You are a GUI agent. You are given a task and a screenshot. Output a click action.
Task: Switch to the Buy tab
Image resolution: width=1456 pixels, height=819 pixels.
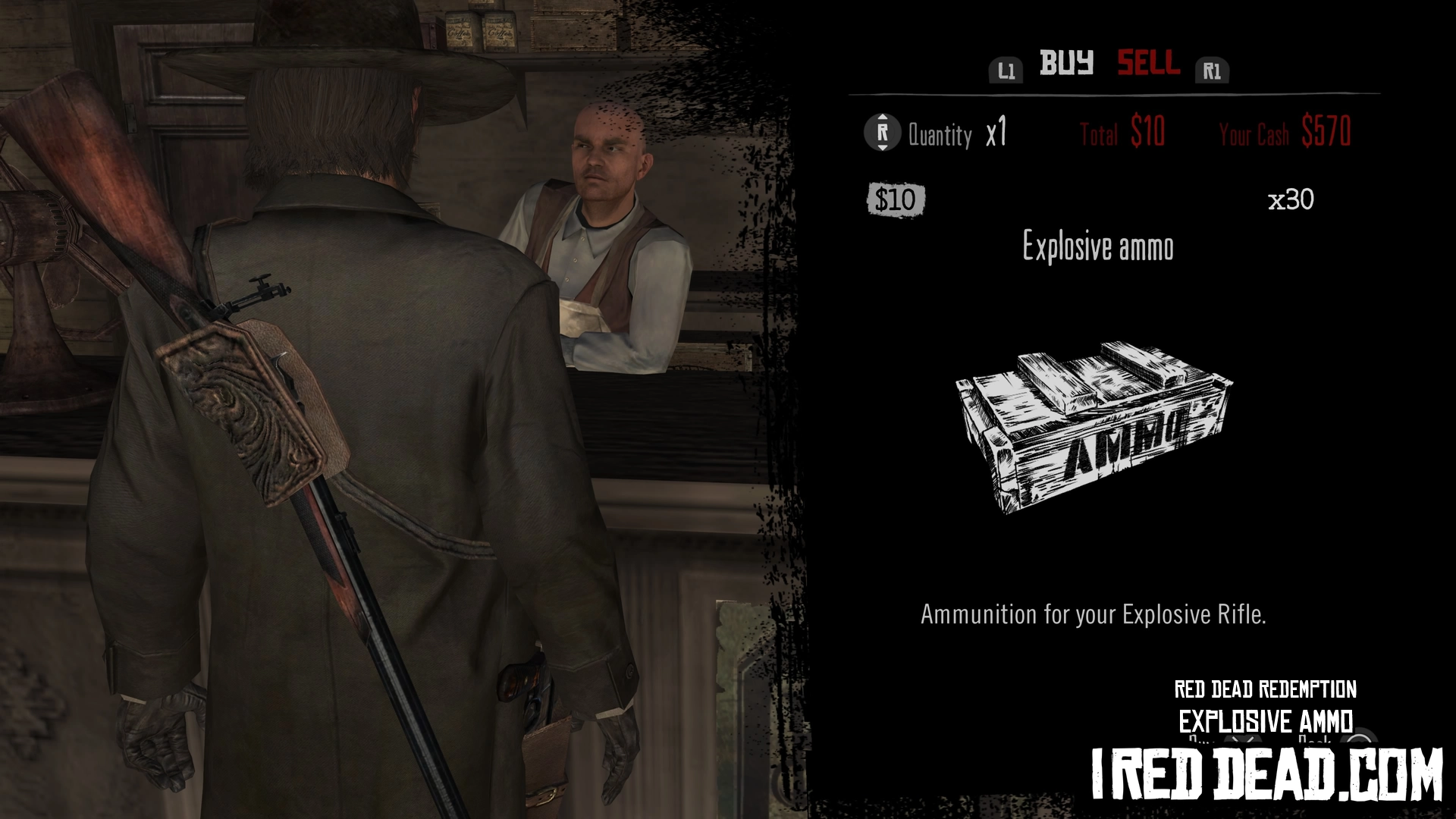pyautogui.click(x=1066, y=63)
